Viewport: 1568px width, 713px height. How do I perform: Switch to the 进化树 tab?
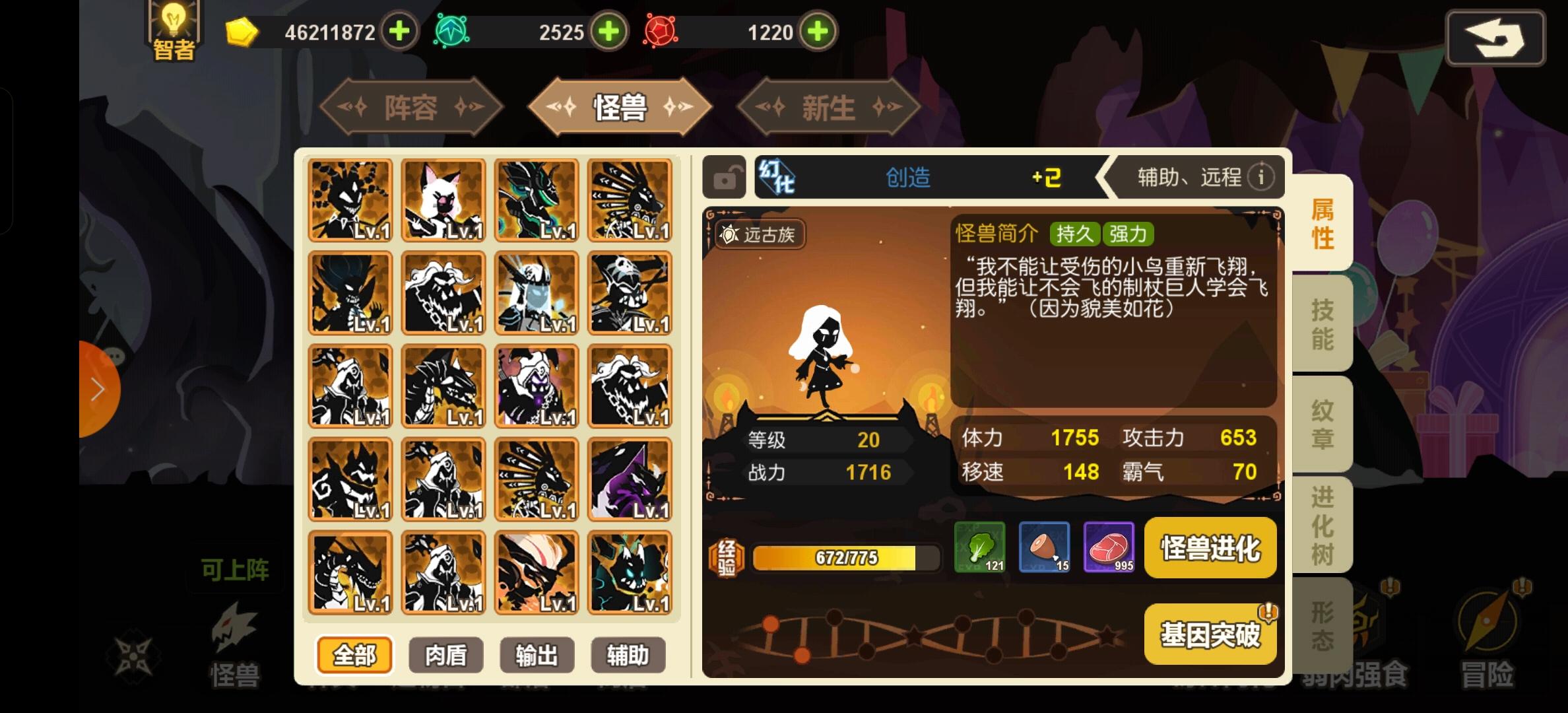[1322, 525]
